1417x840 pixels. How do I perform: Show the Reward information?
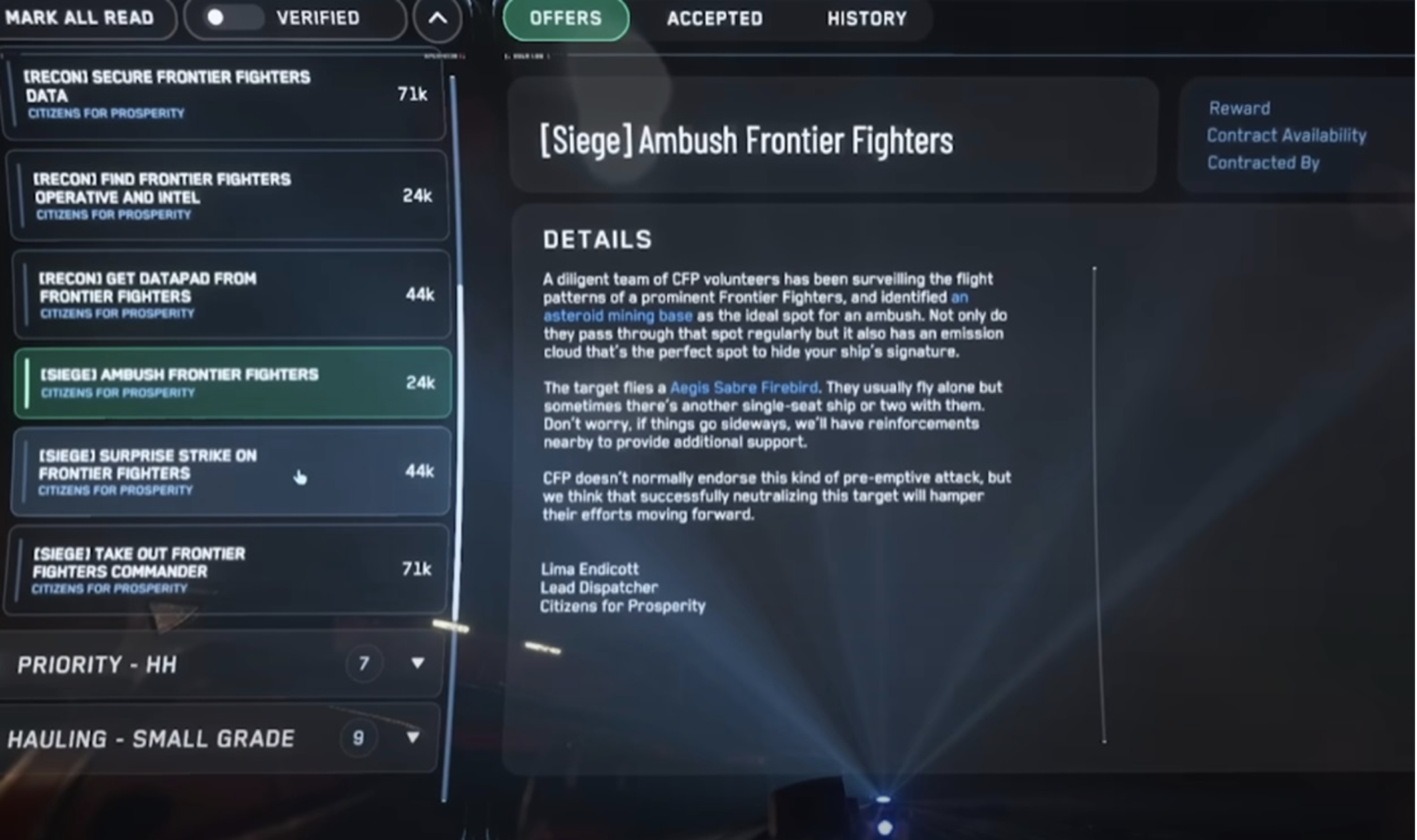point(1239,108)
